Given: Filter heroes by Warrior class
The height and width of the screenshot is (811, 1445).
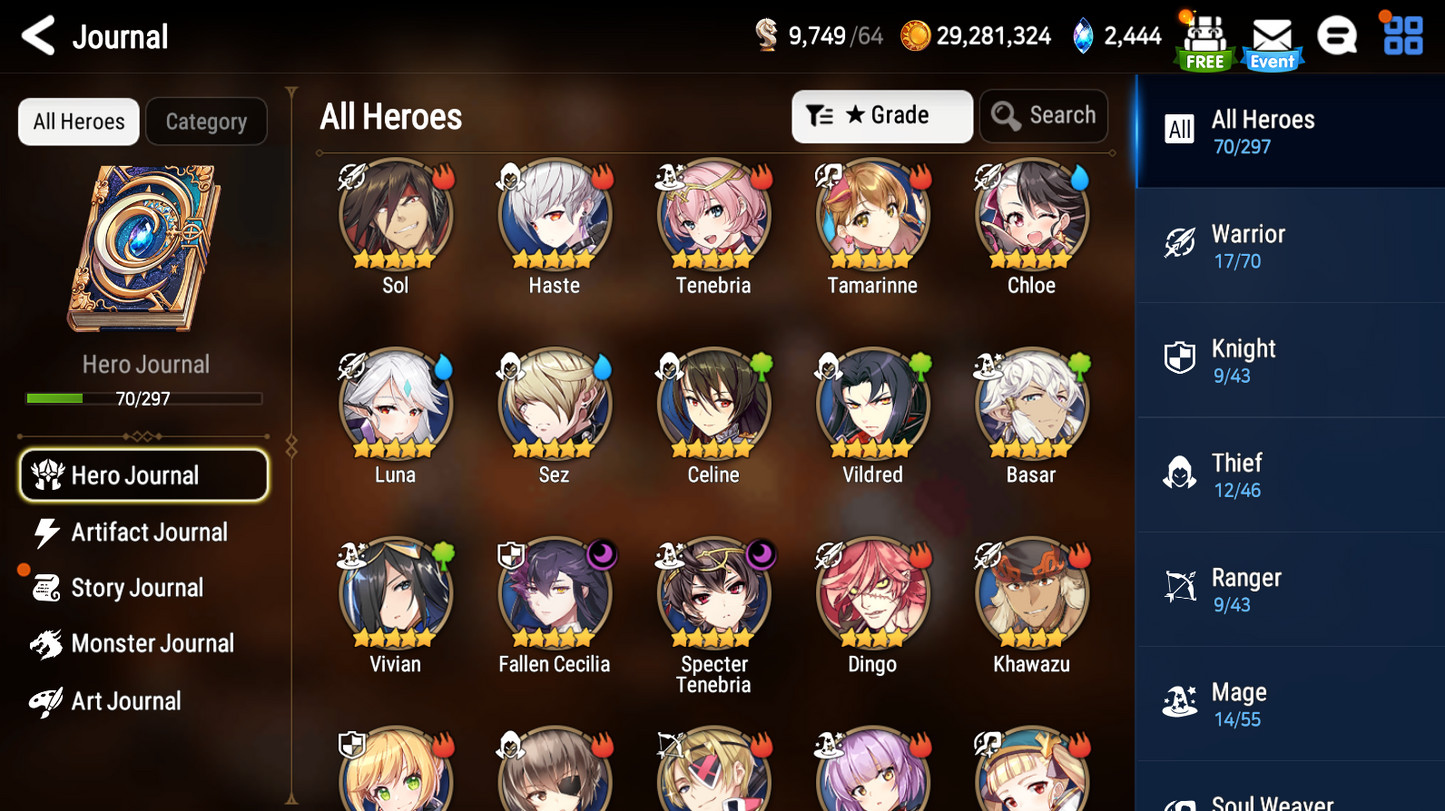Looking at the screenshot, I should click(1289, 246).
